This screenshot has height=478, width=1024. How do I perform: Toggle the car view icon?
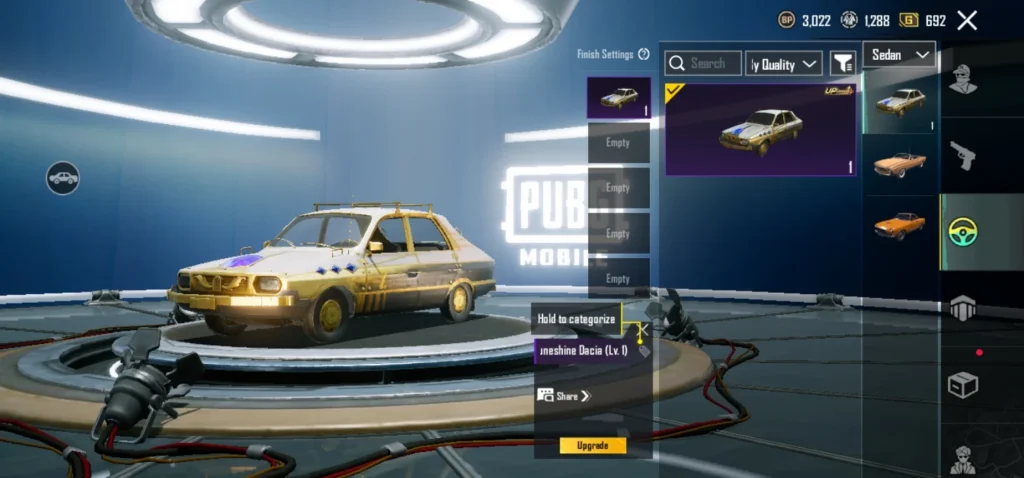coord(63,178)
